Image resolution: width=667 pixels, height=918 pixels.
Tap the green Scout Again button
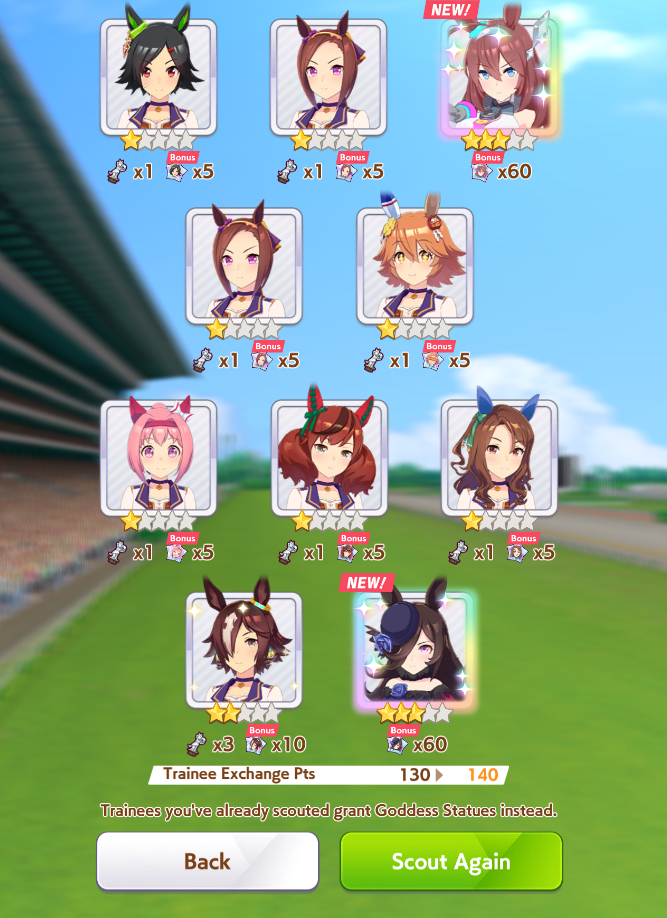click(451, 861)
